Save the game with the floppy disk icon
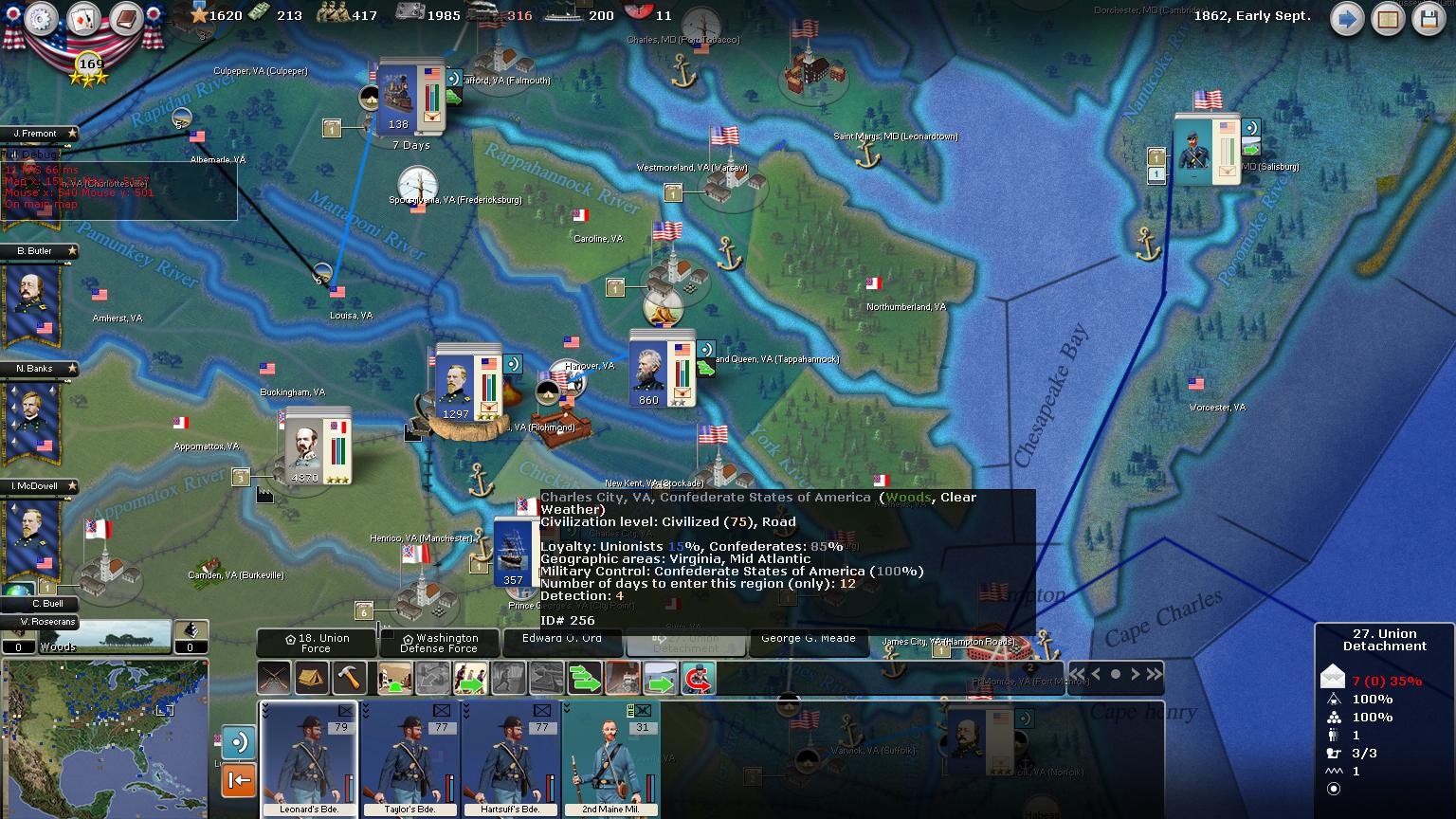The width and height of the screenshot is (1456, 819). [x=1429, y=20]
